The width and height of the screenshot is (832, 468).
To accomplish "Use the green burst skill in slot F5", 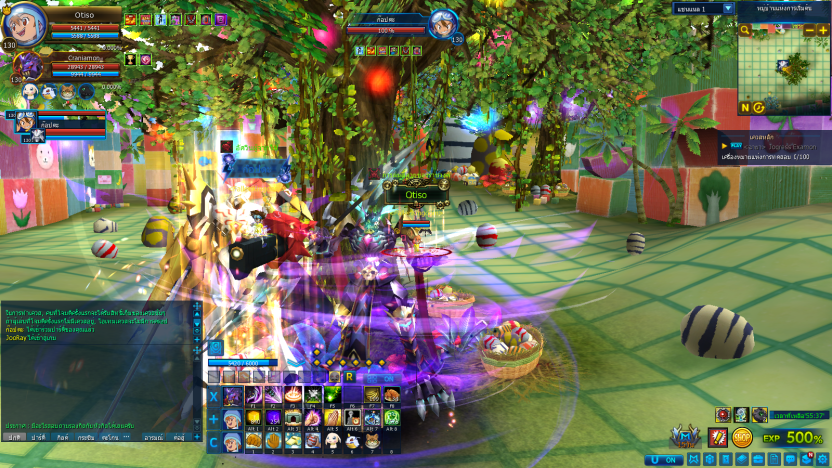I will click(x=331, y=396).
